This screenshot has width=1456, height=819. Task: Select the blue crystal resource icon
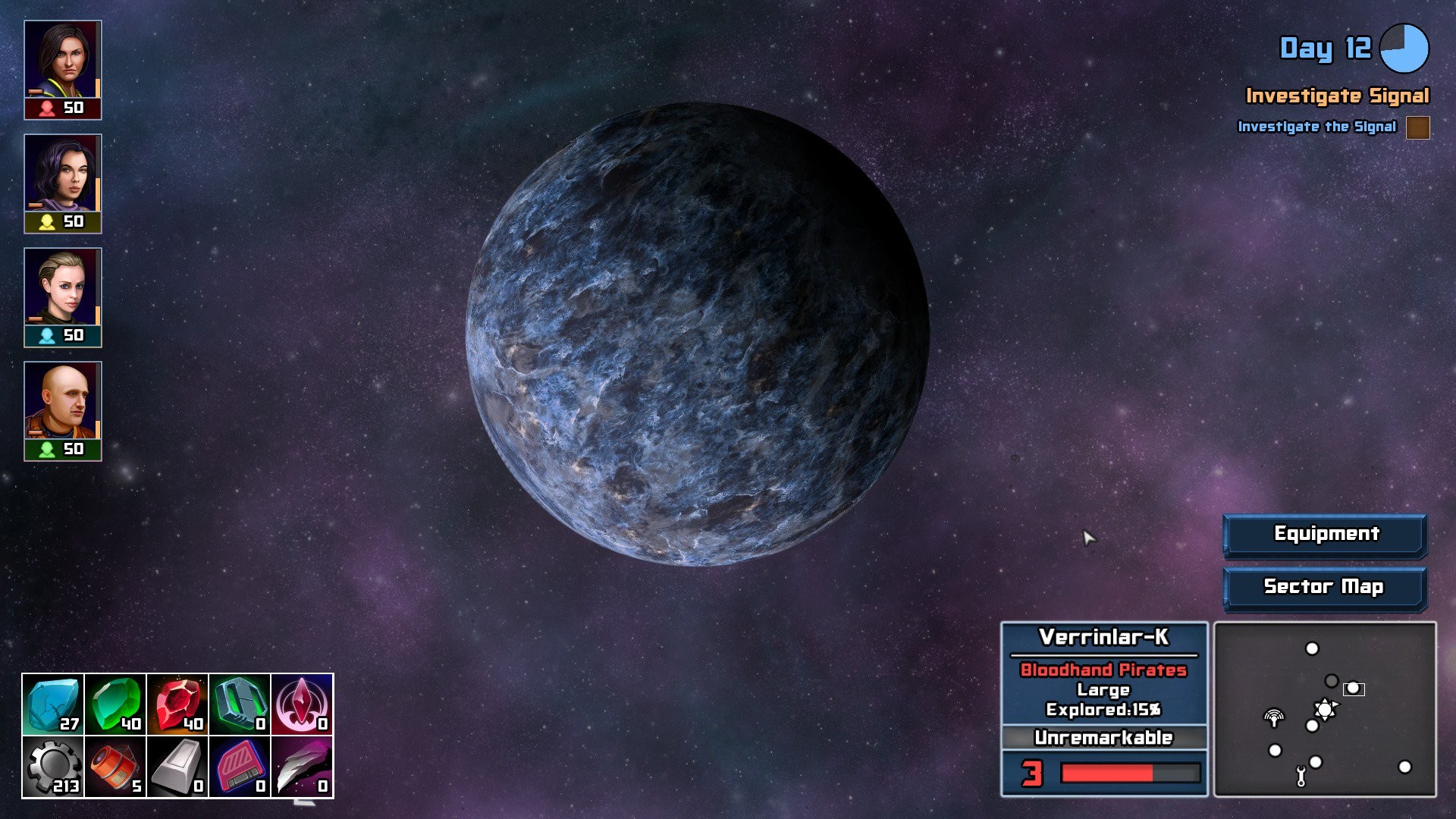(x=52, y=706)
